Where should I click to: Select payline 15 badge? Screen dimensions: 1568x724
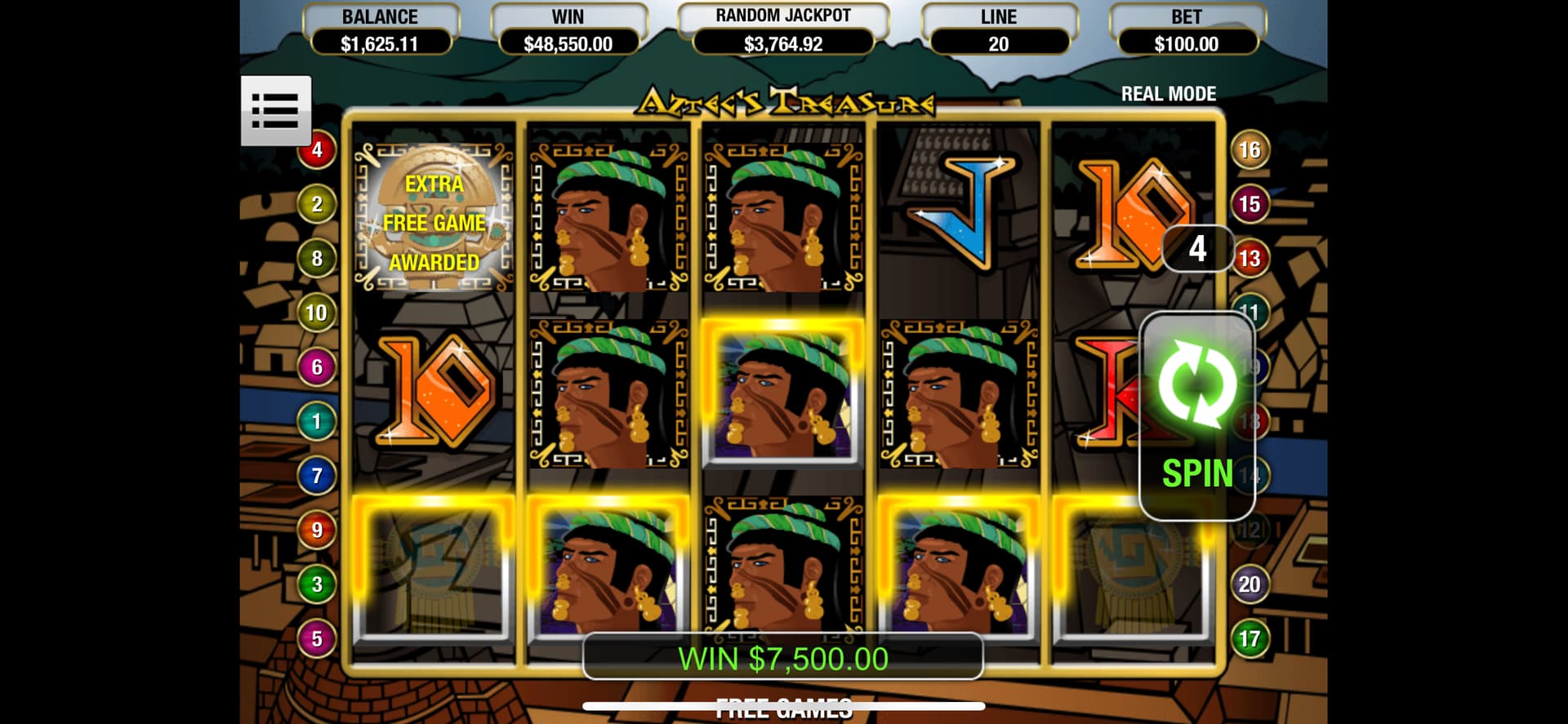click(1249, 204)
